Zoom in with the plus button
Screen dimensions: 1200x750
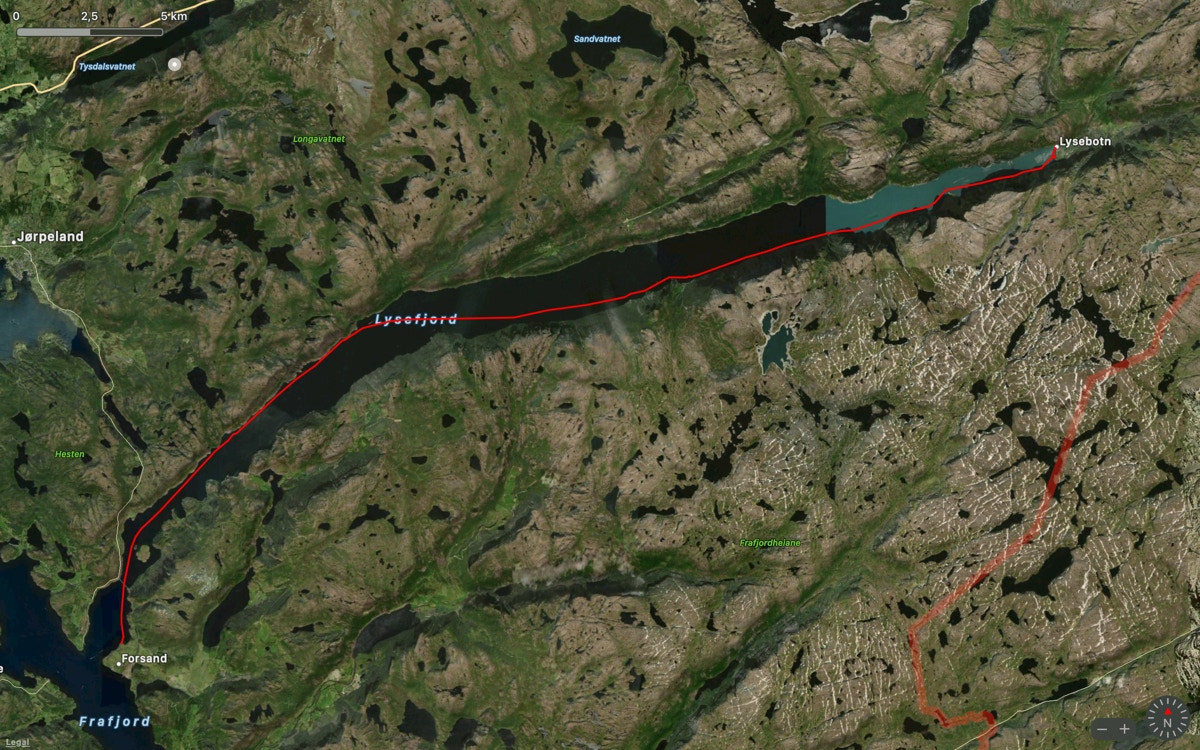click(x=1125, y=728)
